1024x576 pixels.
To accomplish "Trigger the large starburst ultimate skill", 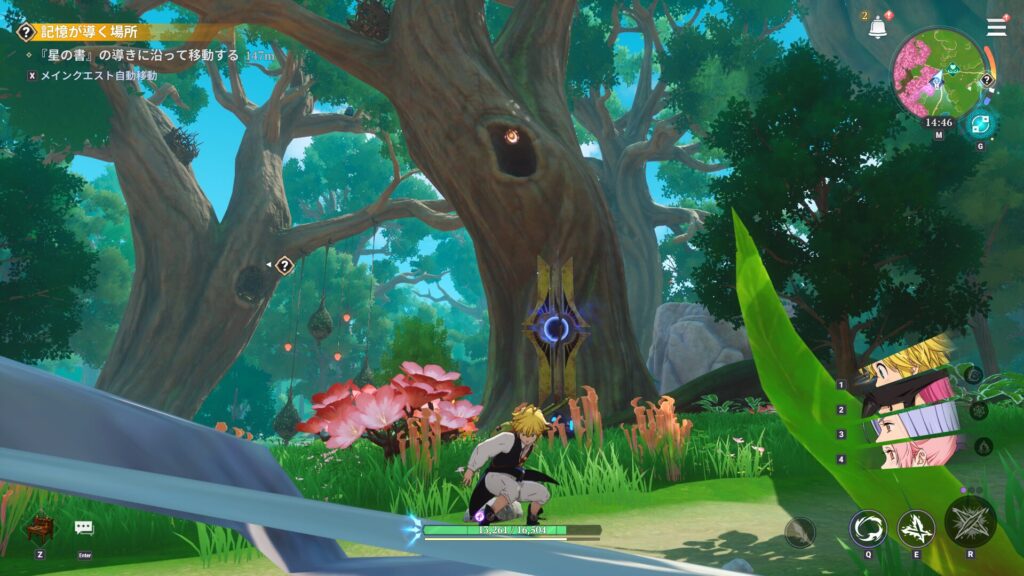I will [x=969, y=521].
